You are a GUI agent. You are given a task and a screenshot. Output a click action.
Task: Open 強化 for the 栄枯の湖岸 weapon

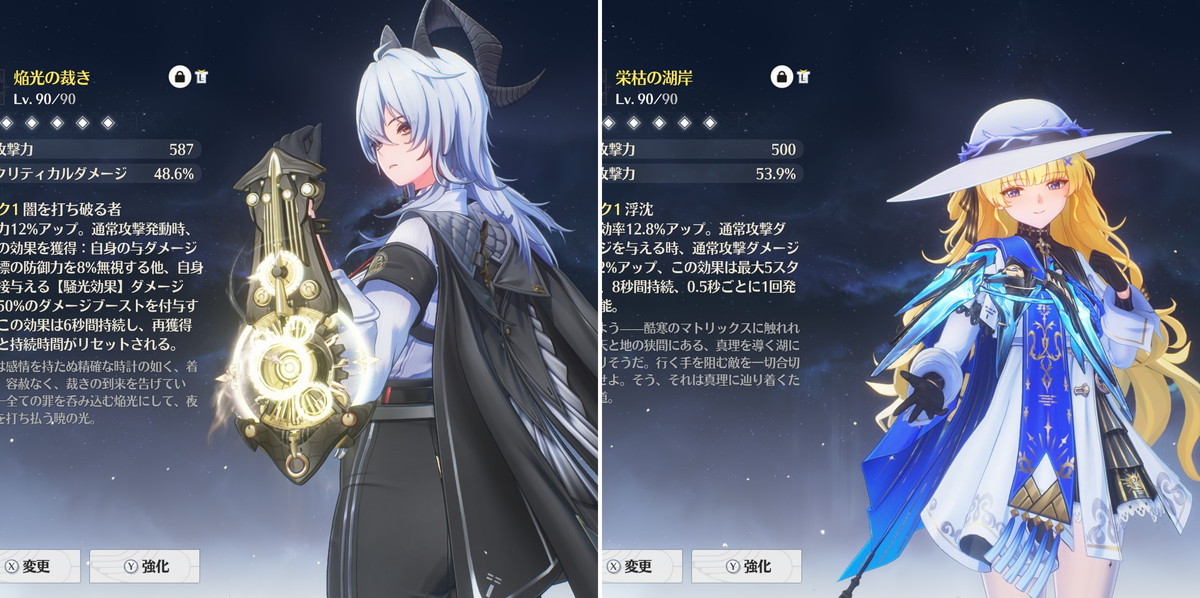point(746,566)
